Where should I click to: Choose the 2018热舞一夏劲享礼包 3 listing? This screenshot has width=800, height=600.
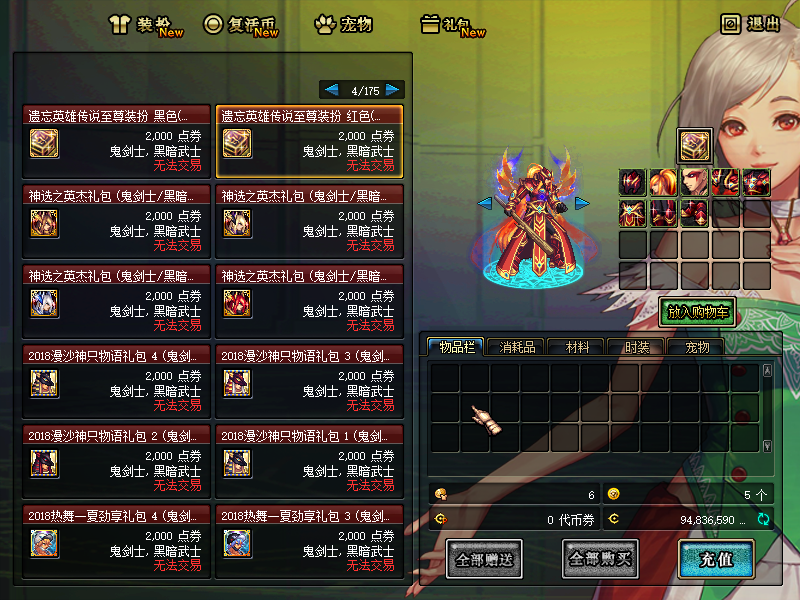[x=310, y=539]
